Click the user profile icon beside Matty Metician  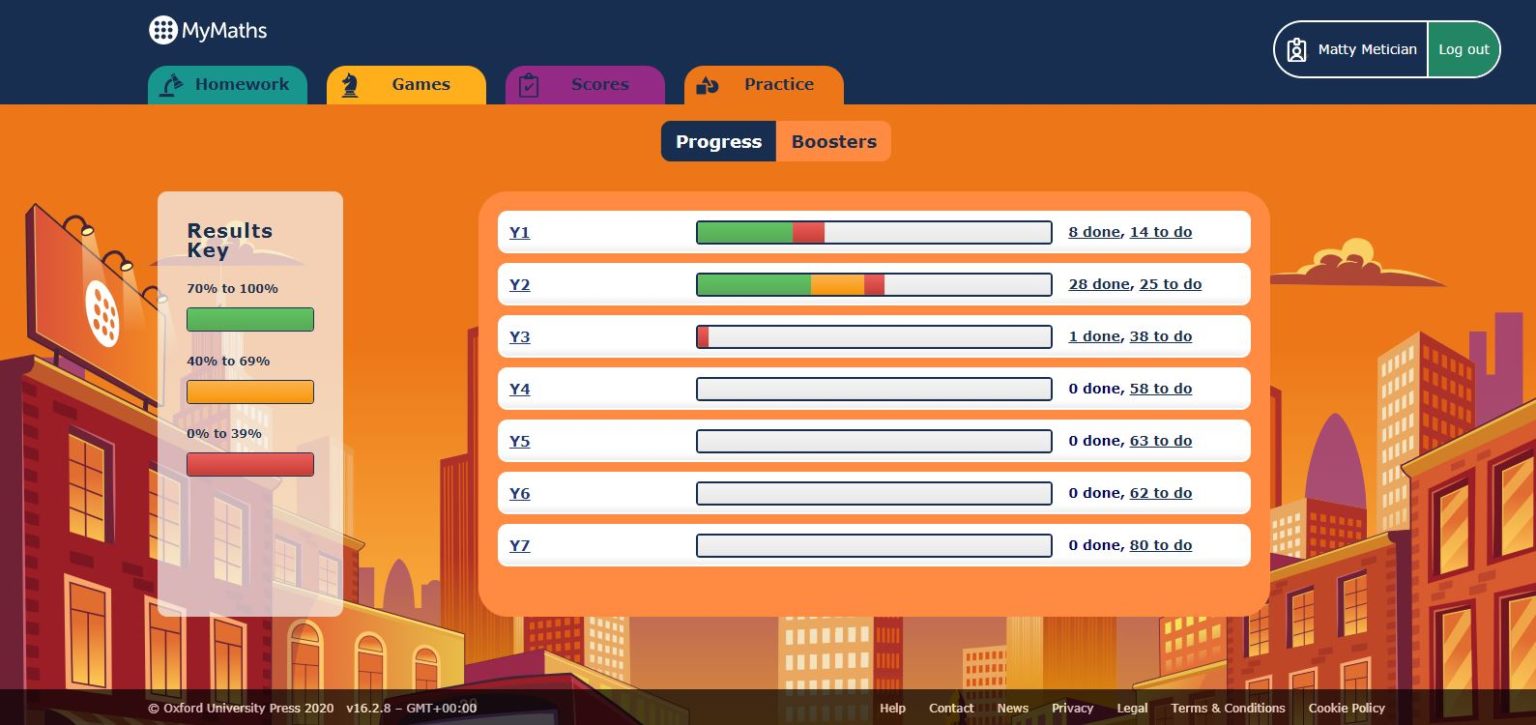[x=1297, y=49]
